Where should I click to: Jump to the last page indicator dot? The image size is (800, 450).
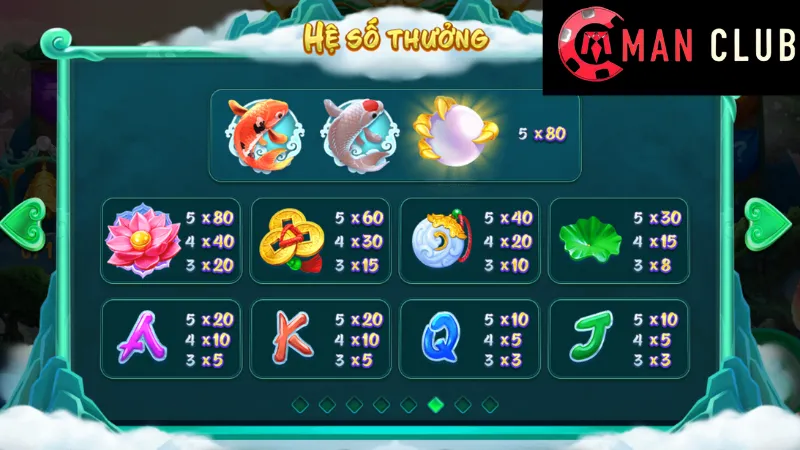489,404
